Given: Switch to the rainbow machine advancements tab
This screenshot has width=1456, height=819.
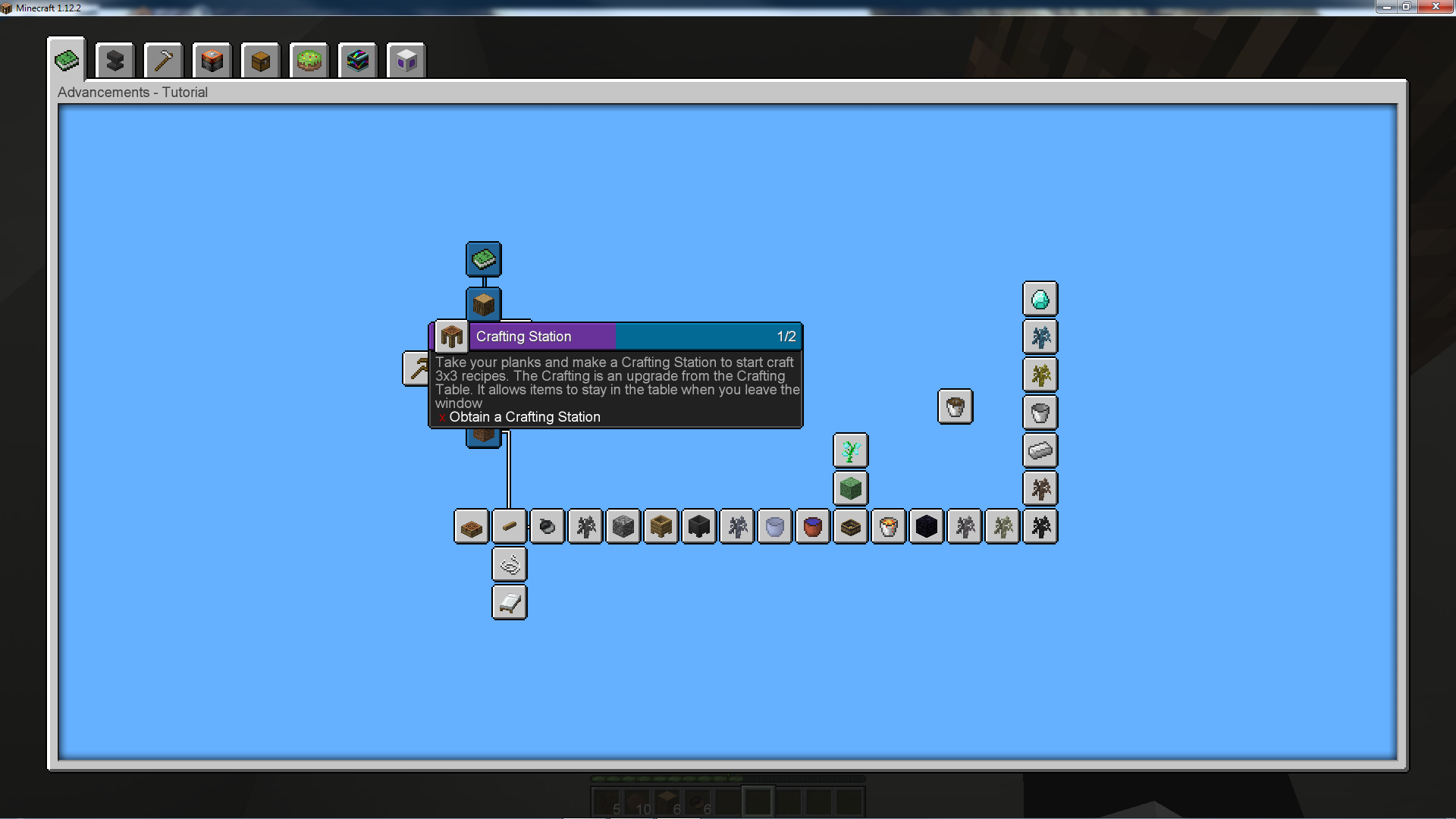Looking at the screenshot, I should click(358, 60).
